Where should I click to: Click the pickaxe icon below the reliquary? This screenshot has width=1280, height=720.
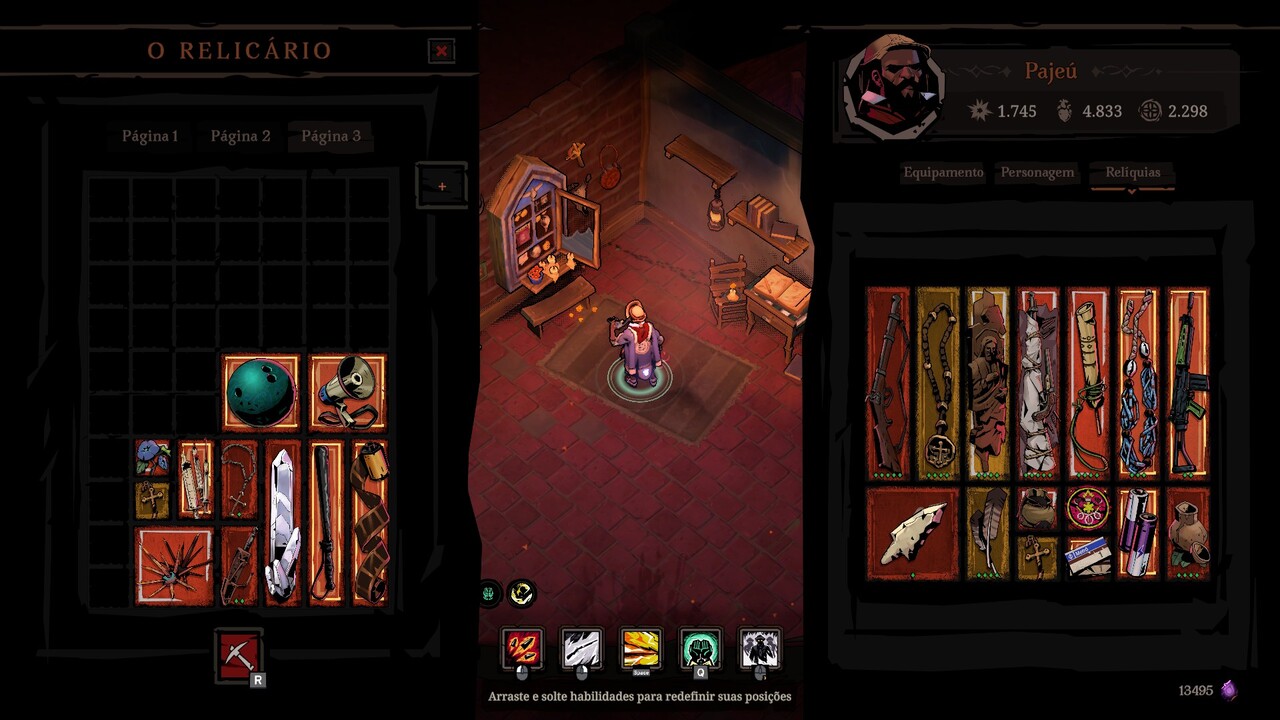tap(239, 655)
